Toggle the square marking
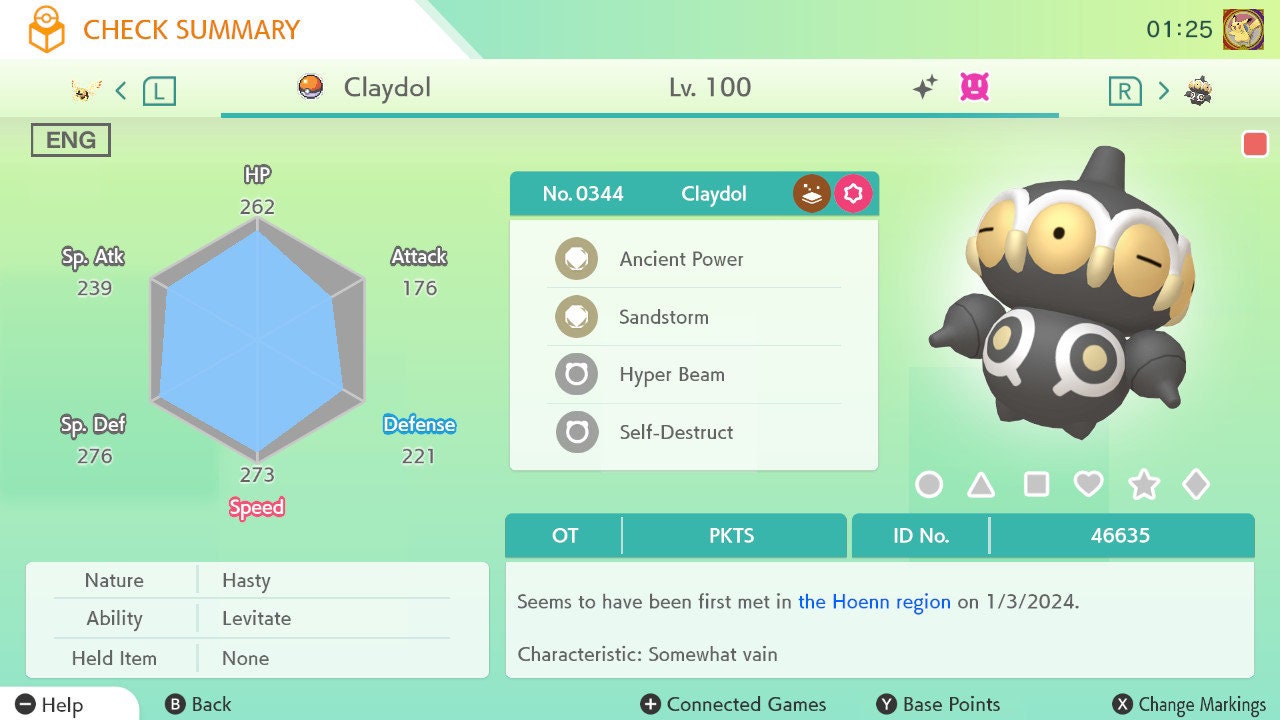Screen dimensions: 1280x720 coord(1036,485)
